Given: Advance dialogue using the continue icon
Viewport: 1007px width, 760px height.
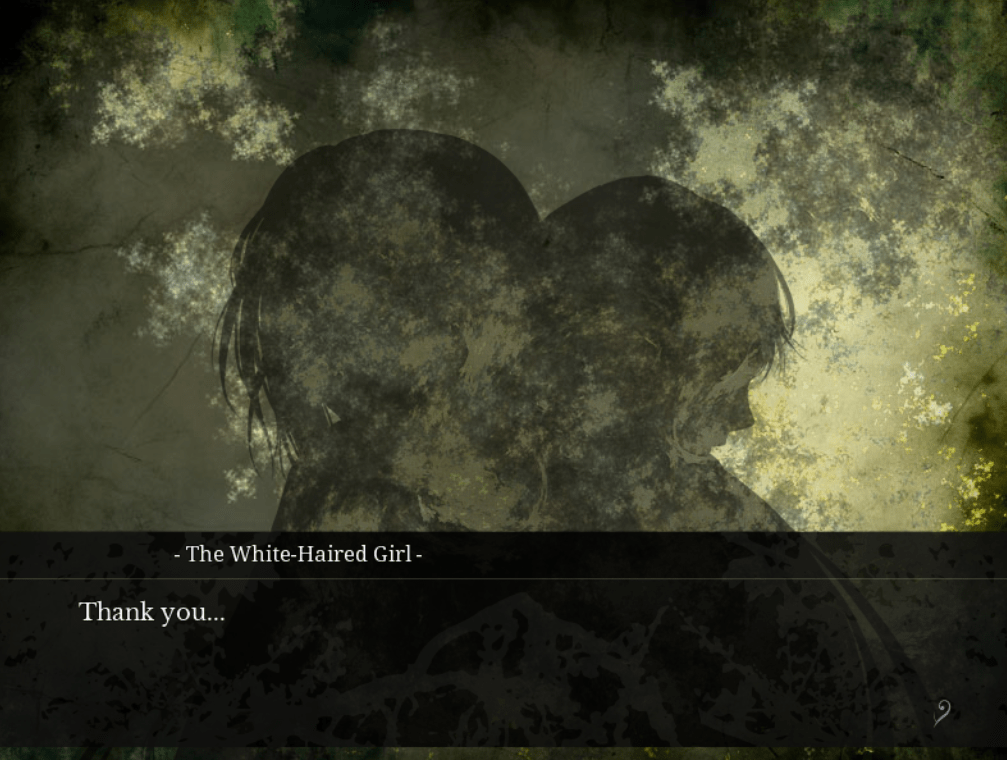Looking at the screenshot, I should tap(941, 712).
